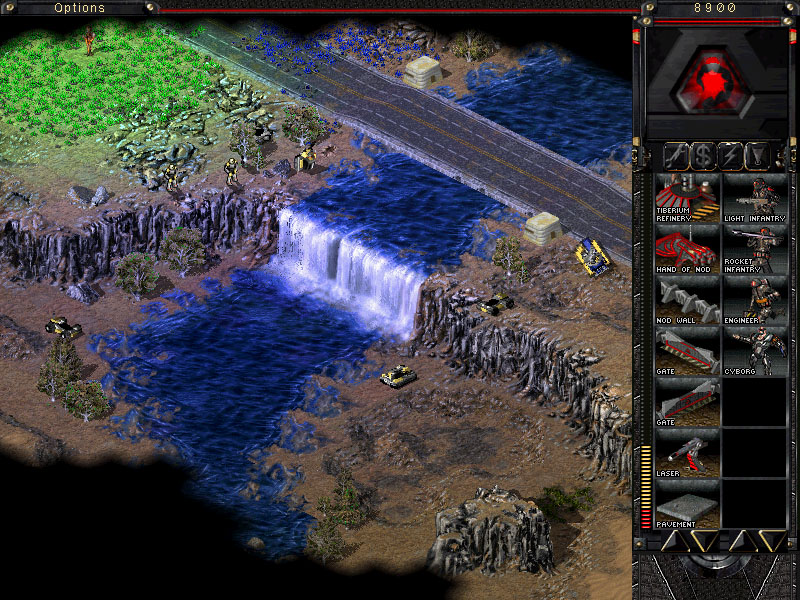This screenshot has height=600, width=800.
Task: Build a Tiberium Refinery
Action: click(x=687, y=197)
